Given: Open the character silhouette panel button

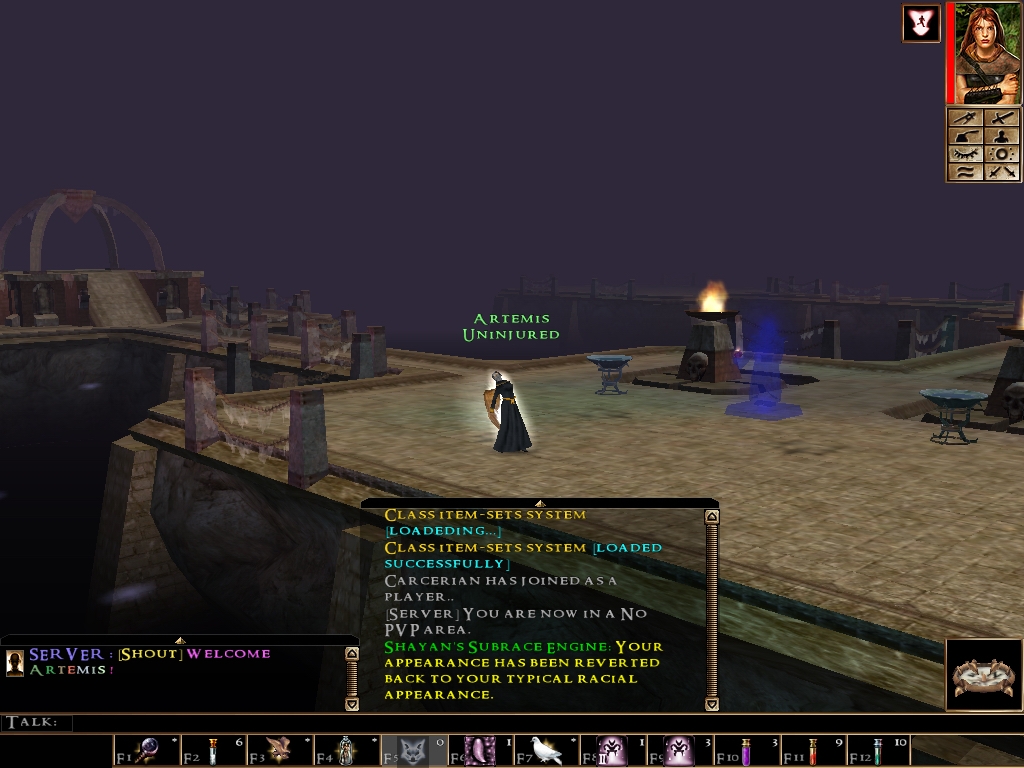Looking at the screenshot, I should 1002,137.
